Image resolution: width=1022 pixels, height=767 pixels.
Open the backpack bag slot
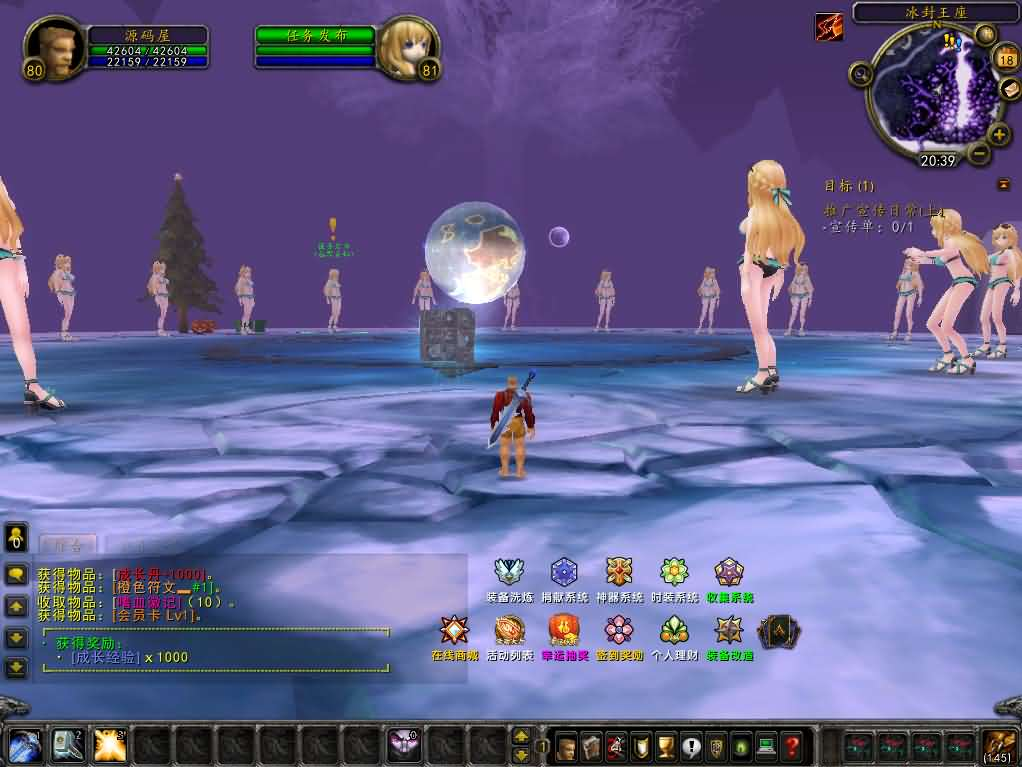point(998,745)
